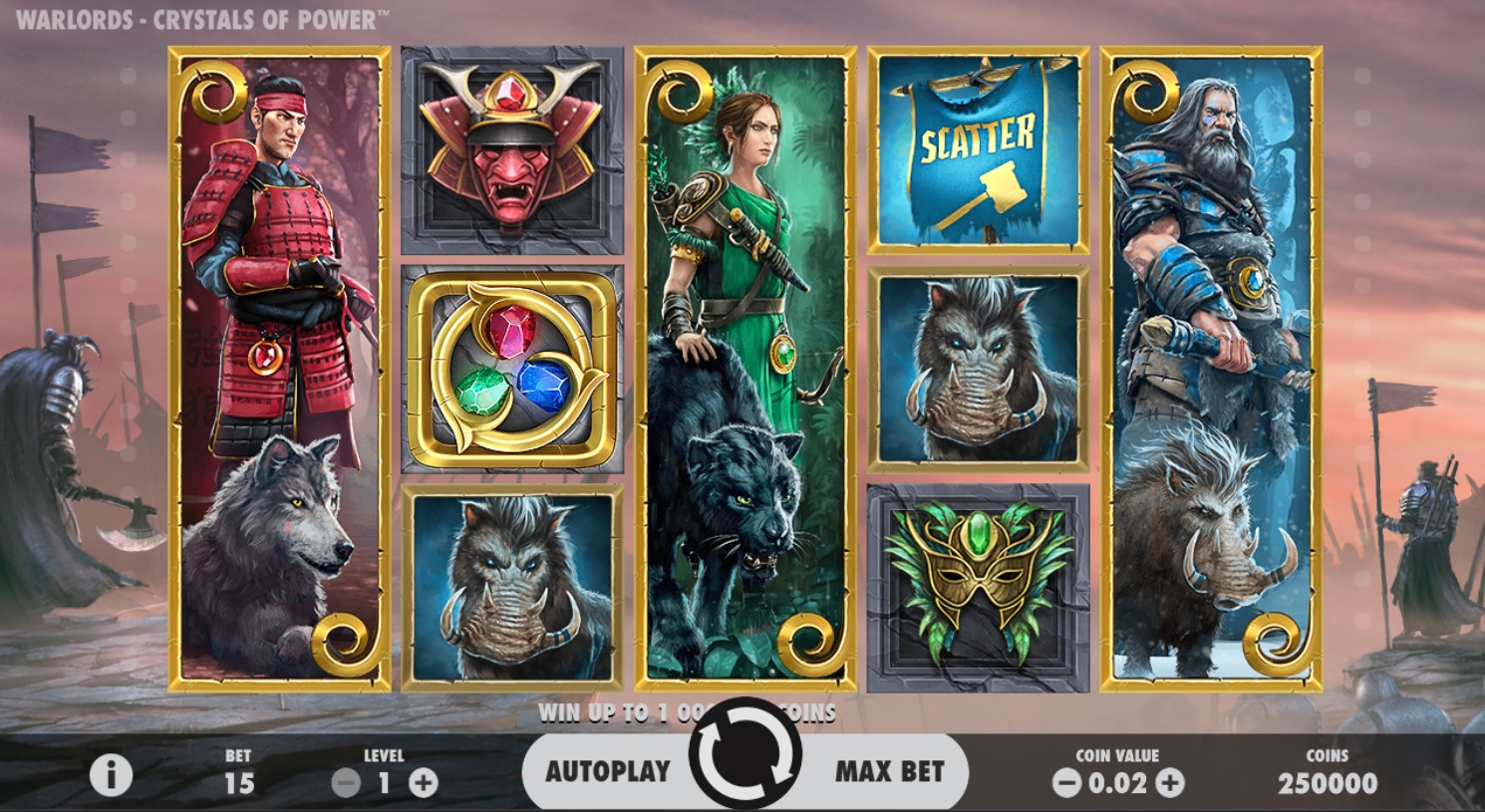1485x812 pixels.
Task: Increase the bet level
Action: point(424,783)
